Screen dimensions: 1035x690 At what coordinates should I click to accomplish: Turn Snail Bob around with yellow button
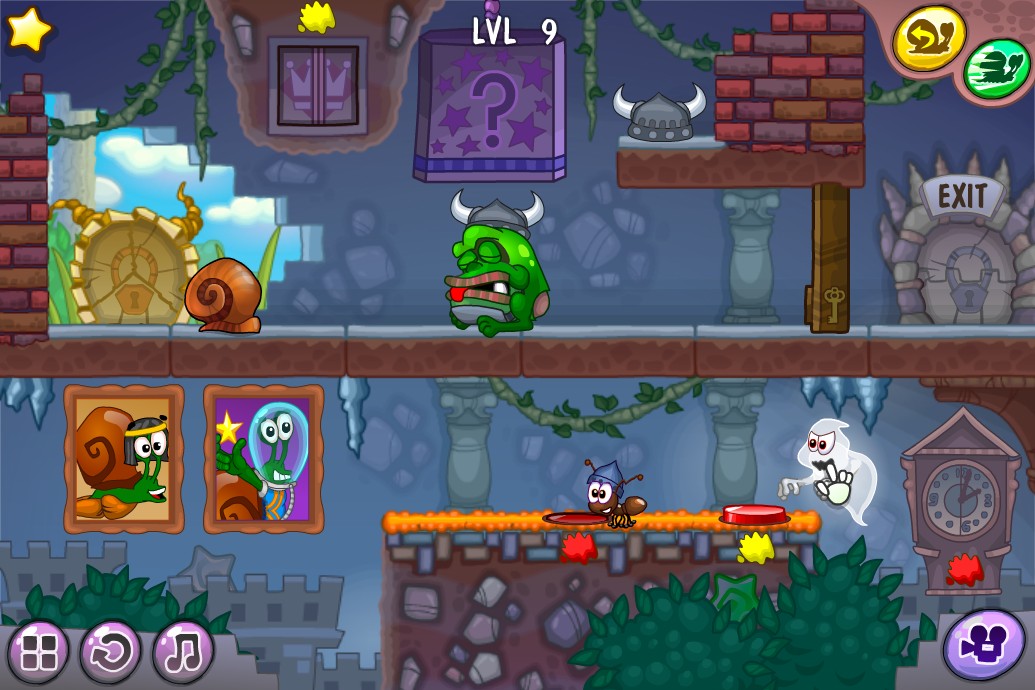click(928, 39)
